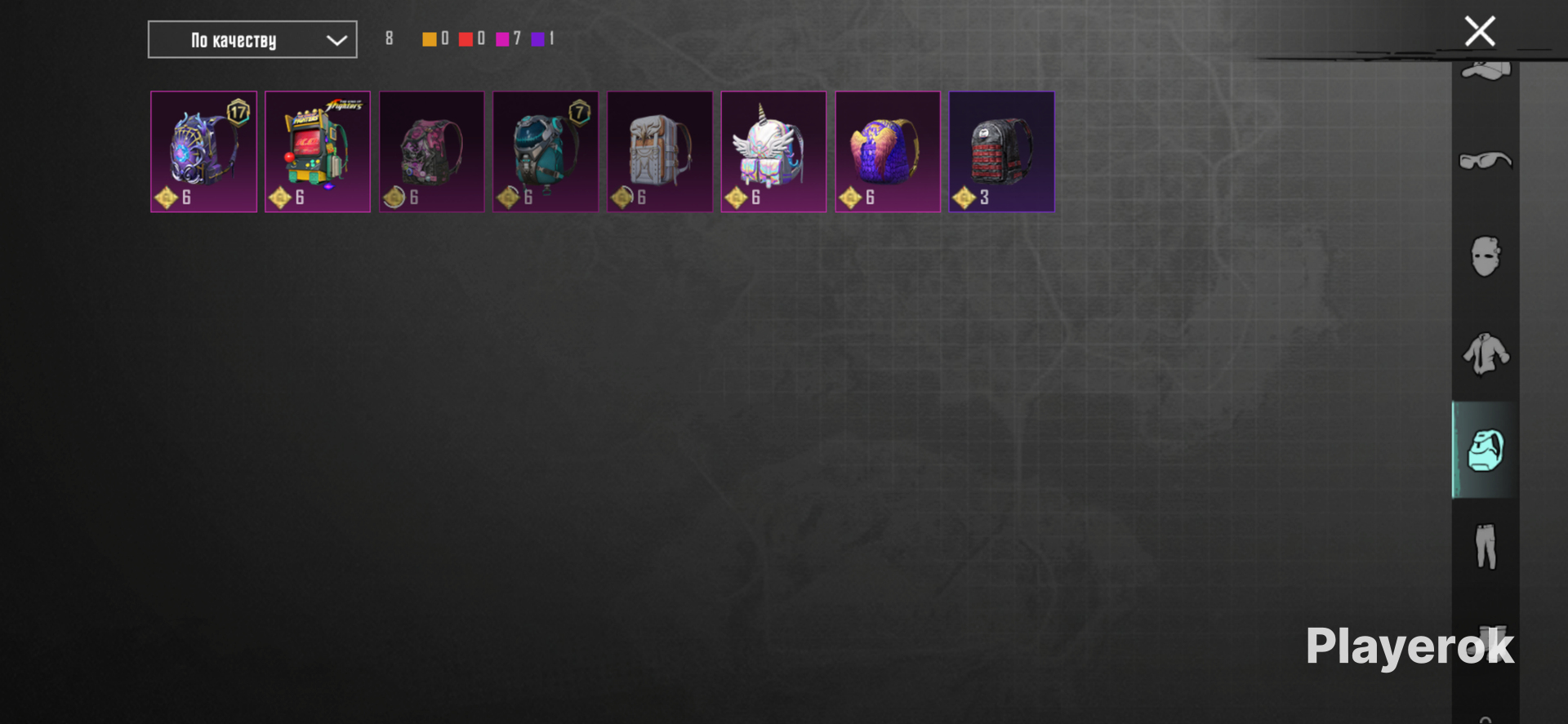This screenshot has width=1568, height=724.
Task: Open the "По качеству" sorting dropdown
Action: point(252,40)
